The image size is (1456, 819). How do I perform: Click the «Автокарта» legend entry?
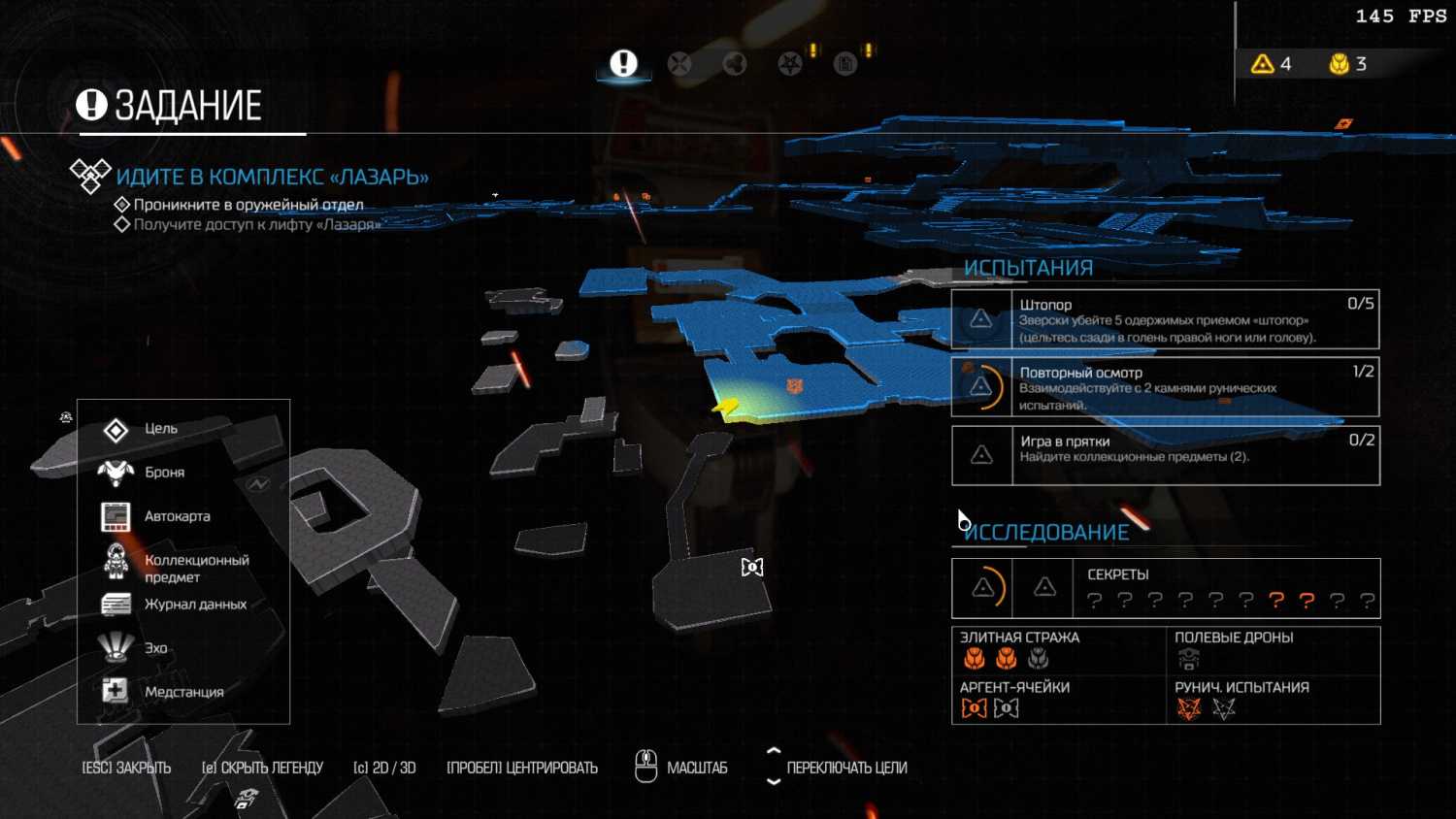point(177,516)
